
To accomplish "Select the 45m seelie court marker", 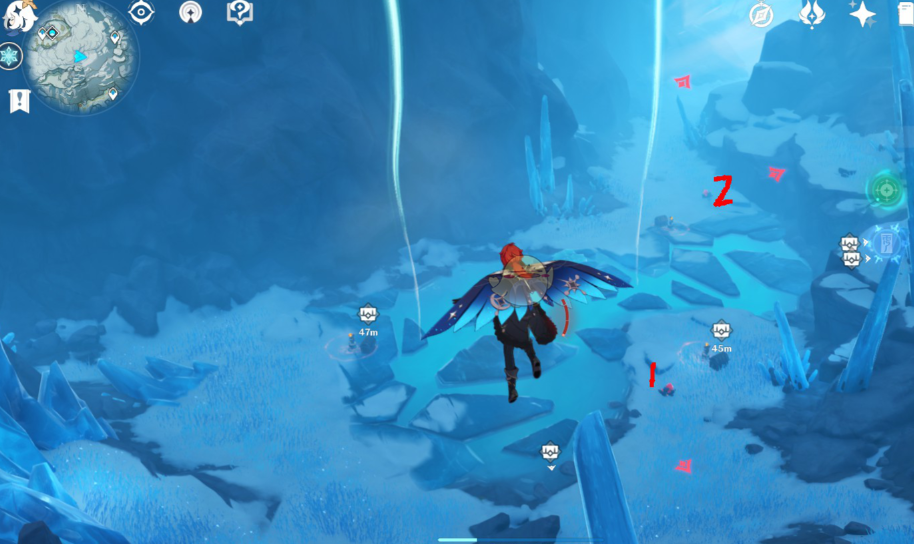I will 722,331.
